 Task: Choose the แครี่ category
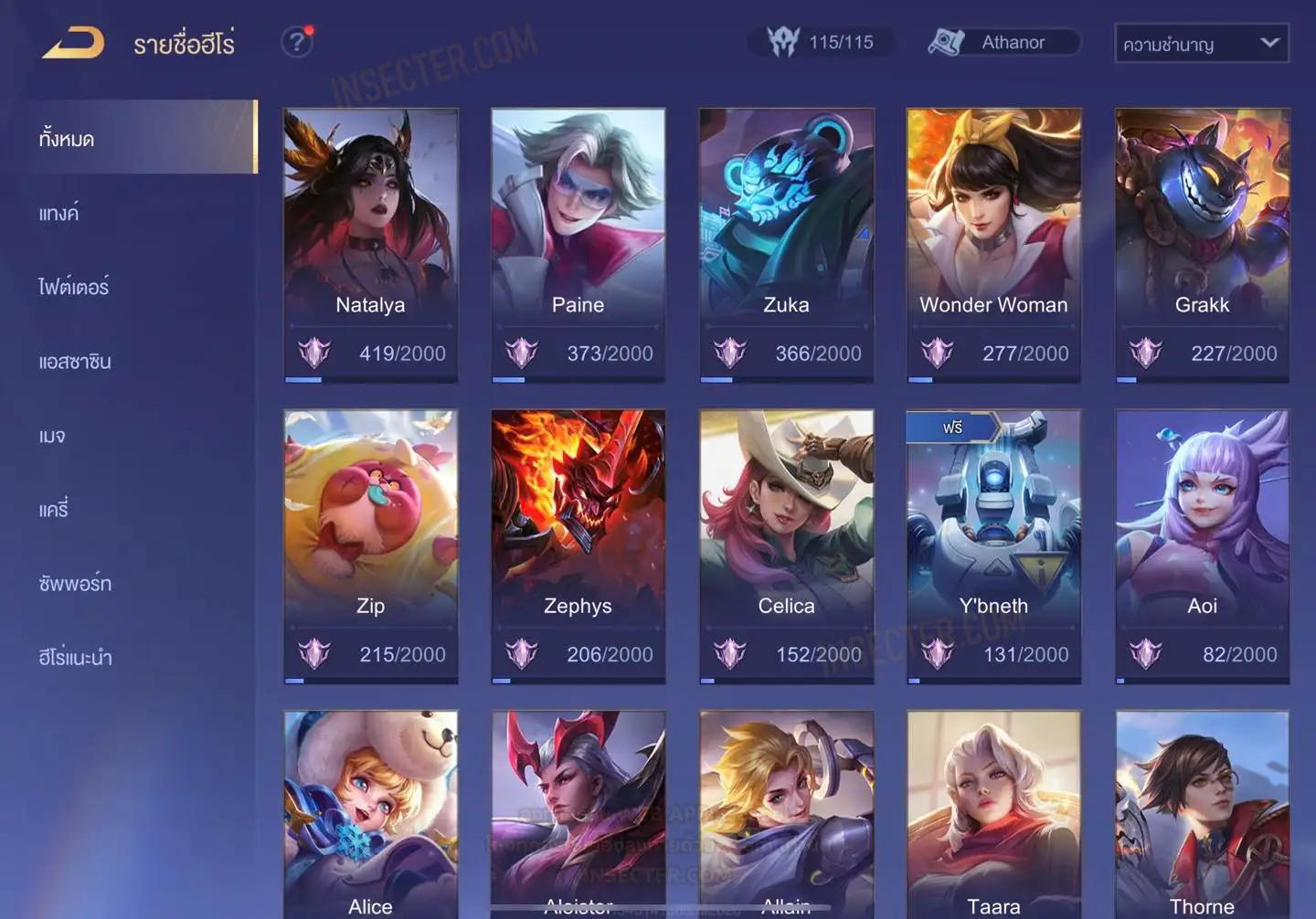(x=53, y=510)
